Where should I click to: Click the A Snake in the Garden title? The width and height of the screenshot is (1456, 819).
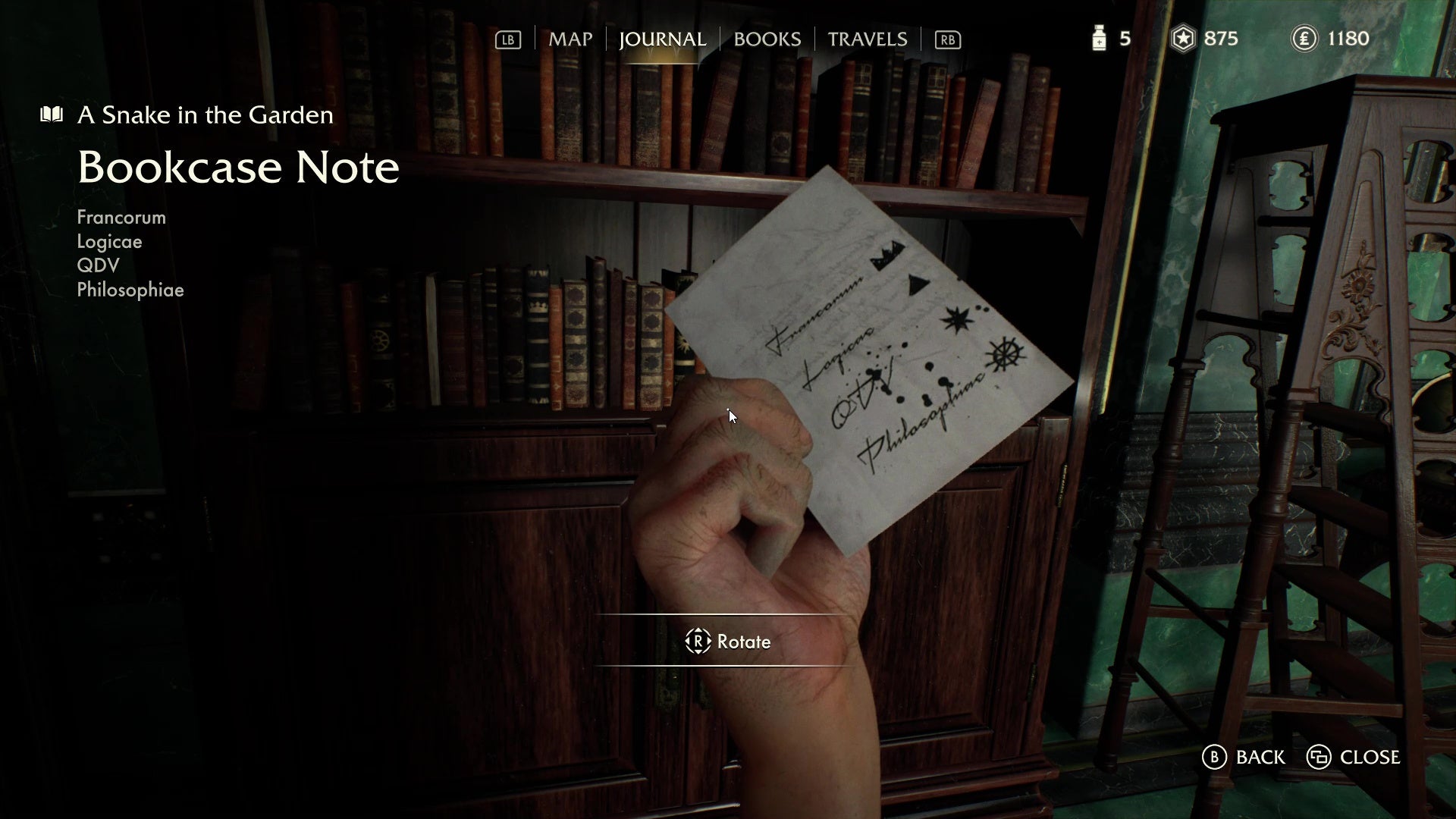point(204,115)
